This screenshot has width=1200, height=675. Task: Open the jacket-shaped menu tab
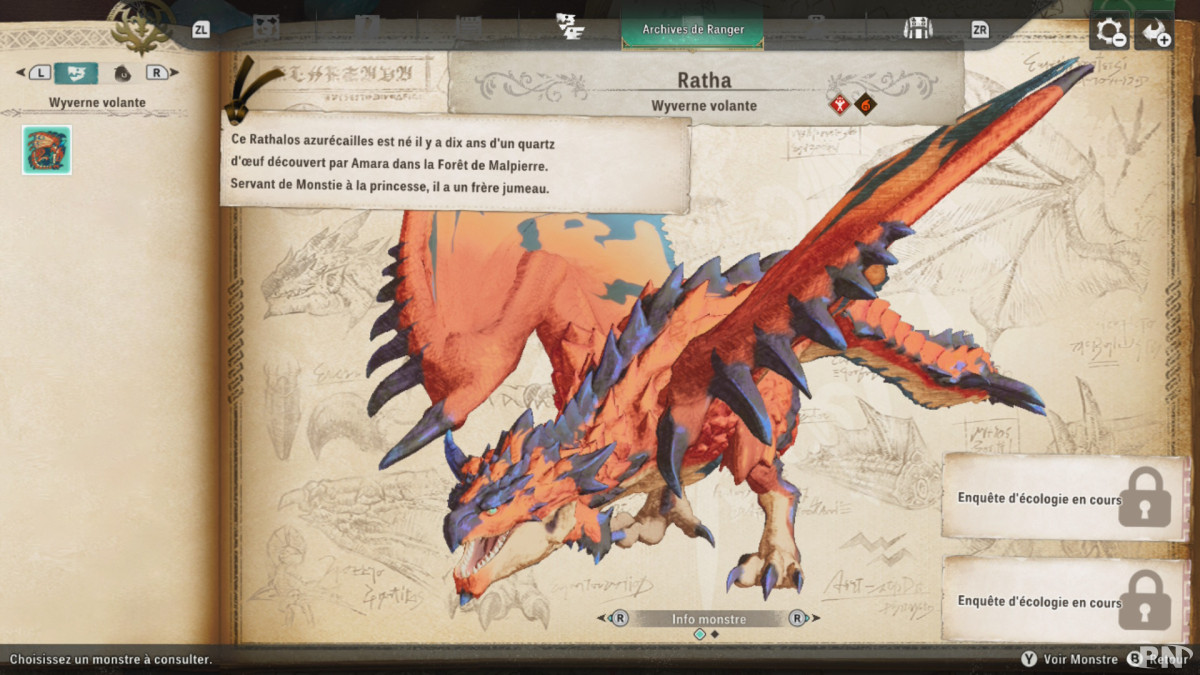tap(917, 29)
